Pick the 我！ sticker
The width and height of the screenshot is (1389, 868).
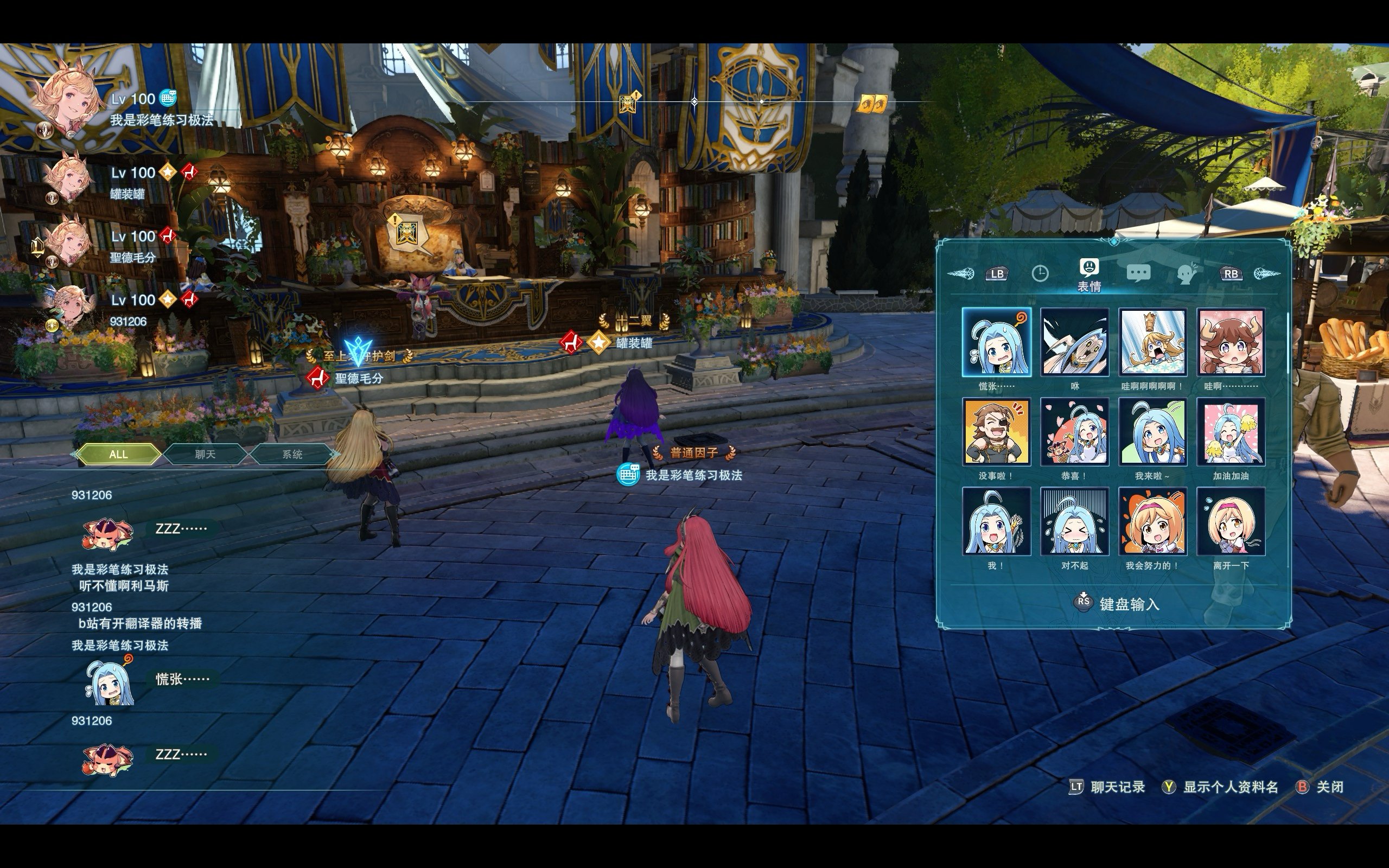[x=996, y=521]
